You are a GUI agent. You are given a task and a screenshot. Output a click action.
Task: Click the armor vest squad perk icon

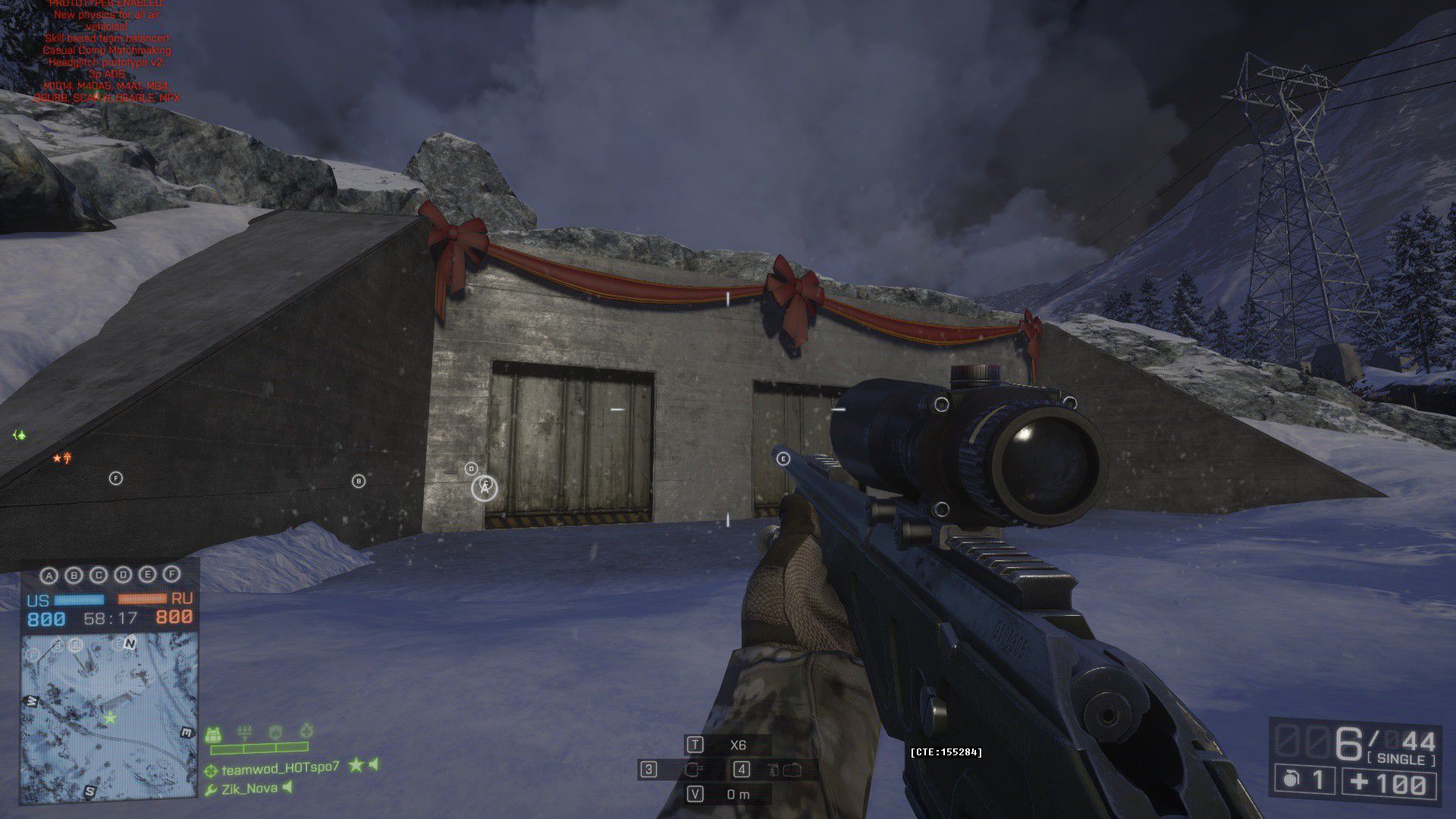click(213, 734)
